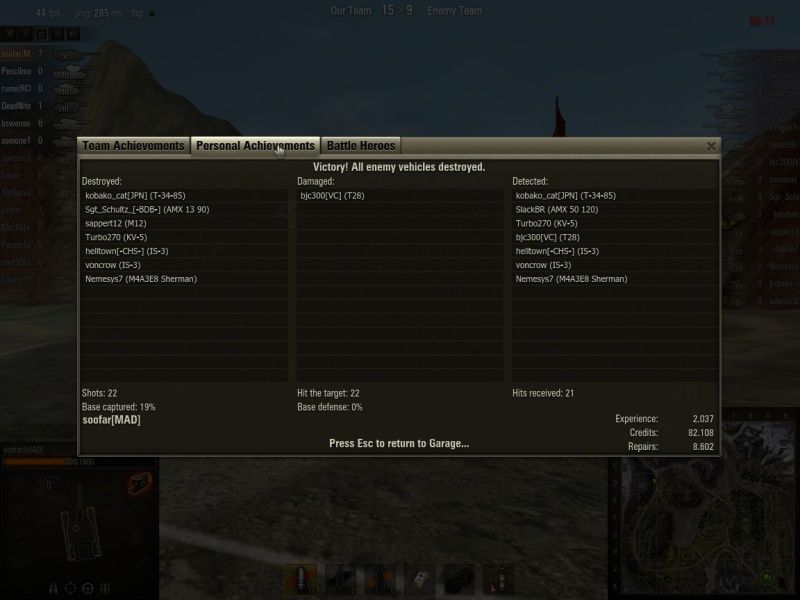Select the Personal Achievements tab
800x600 pixels.
(x=255, y=146)
